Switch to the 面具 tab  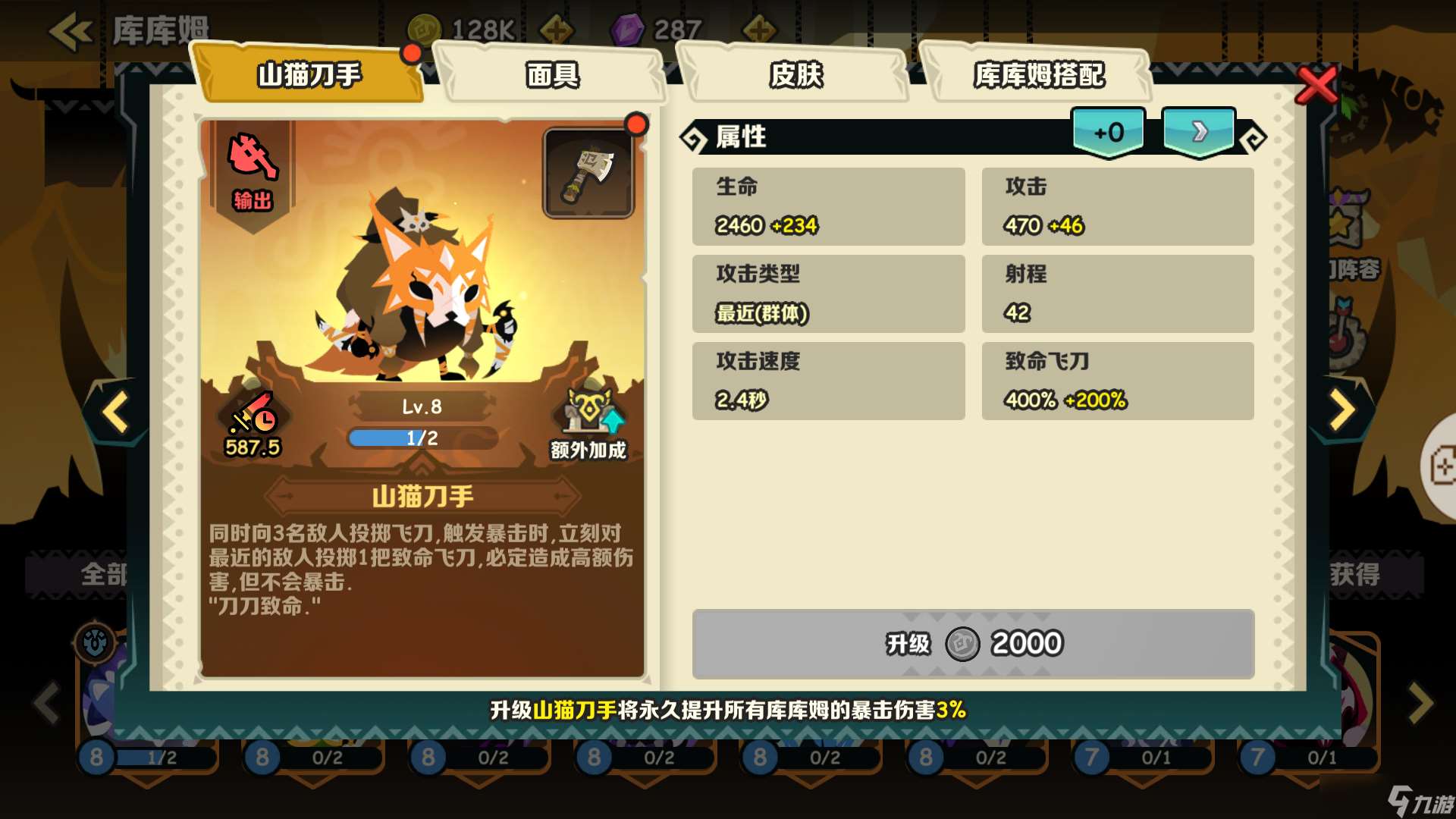point(552,75)
